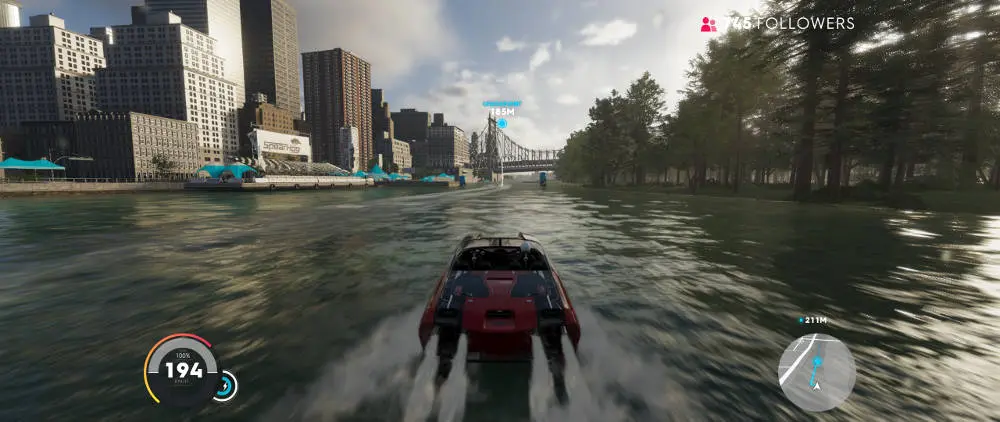Select the blue waypoint marker above the bridge
The image size is (1000, 422).
[502, 123]
